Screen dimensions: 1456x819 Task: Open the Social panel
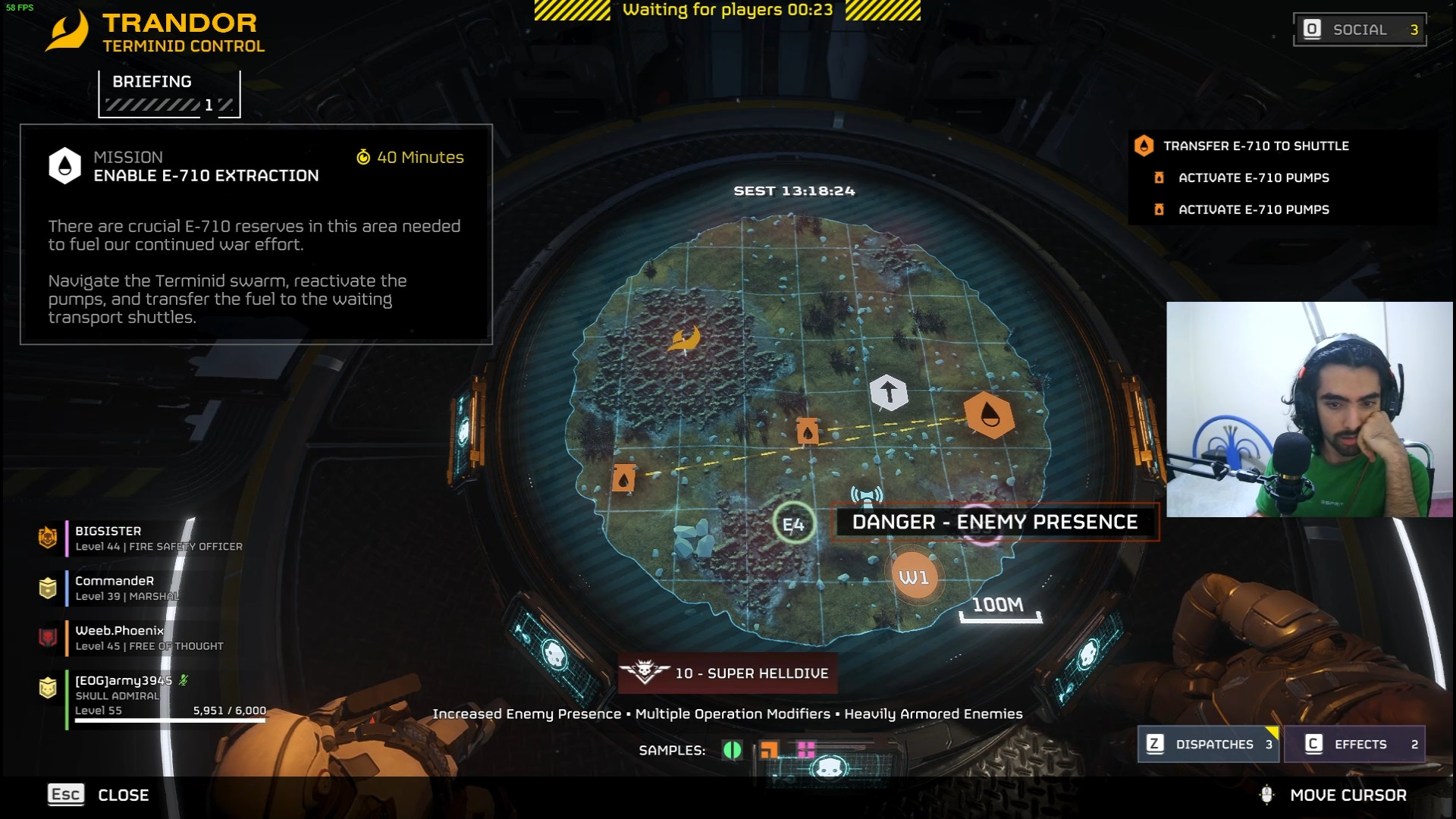coord(1359,30)
